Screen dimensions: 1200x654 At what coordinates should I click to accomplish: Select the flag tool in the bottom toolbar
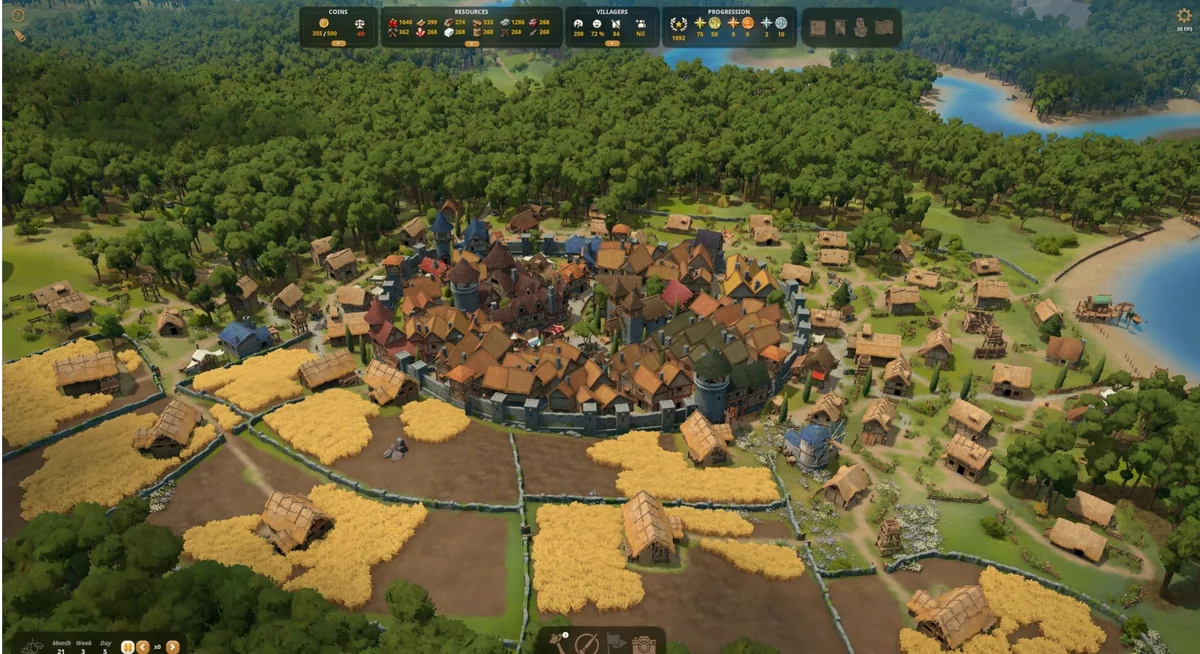click(615, 644)
